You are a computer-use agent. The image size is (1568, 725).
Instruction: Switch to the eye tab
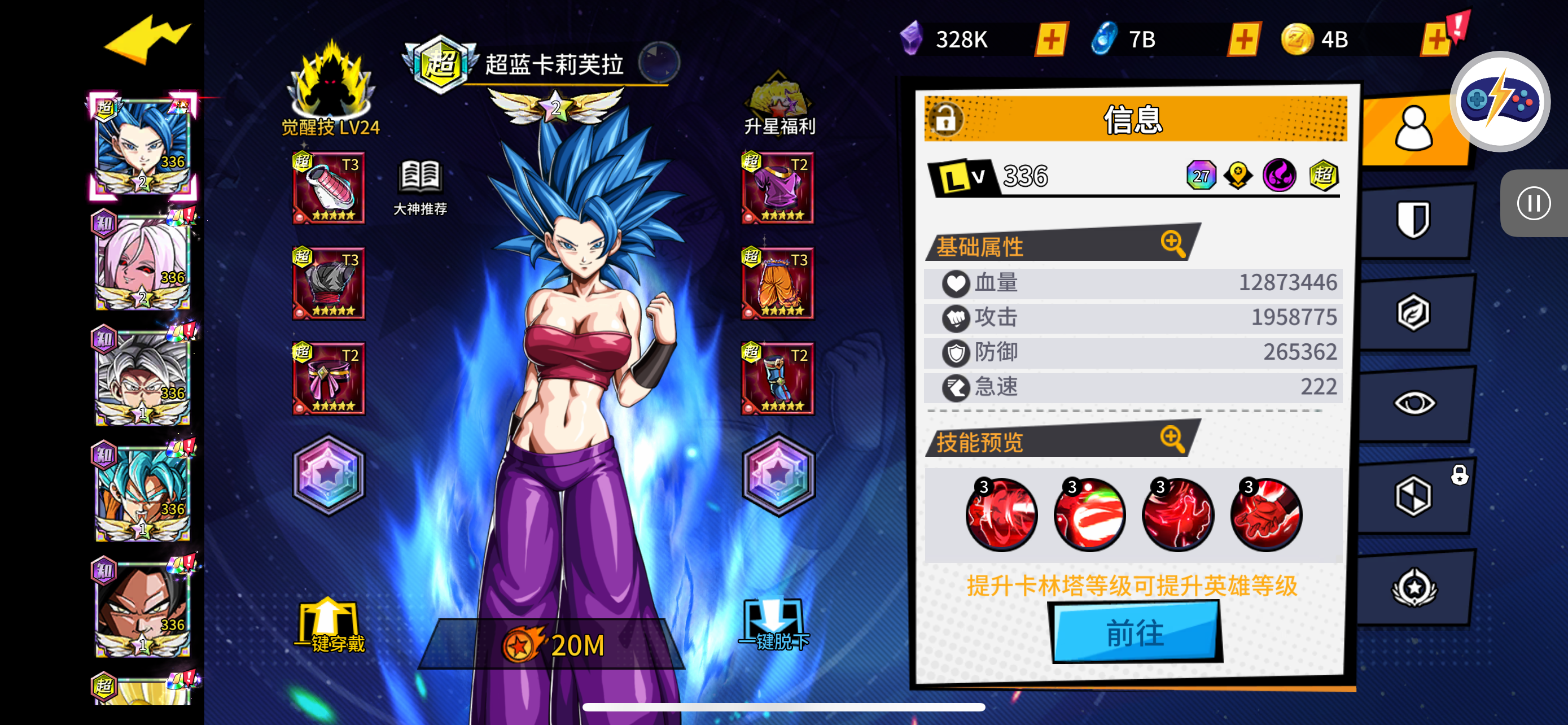pos(1413,403)
